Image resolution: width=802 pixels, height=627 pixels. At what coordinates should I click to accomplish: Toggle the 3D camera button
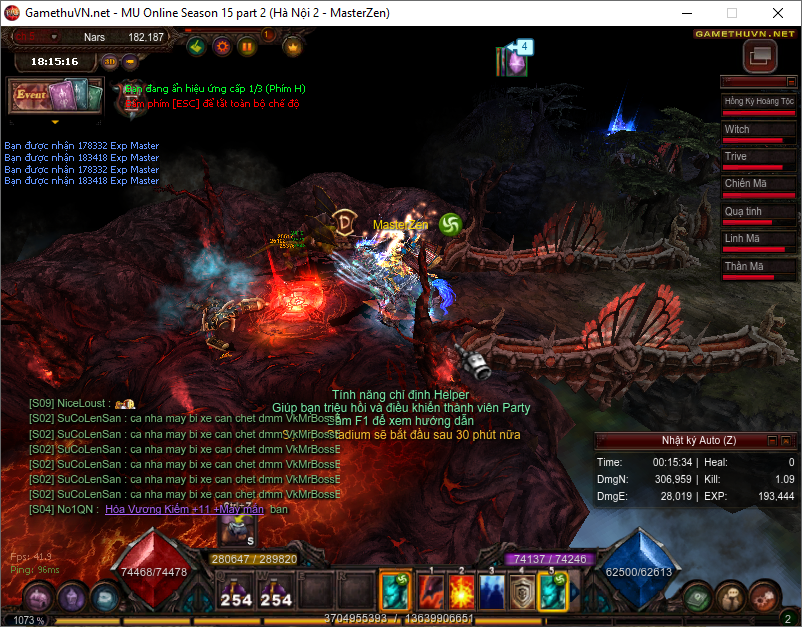coord(110,61)
